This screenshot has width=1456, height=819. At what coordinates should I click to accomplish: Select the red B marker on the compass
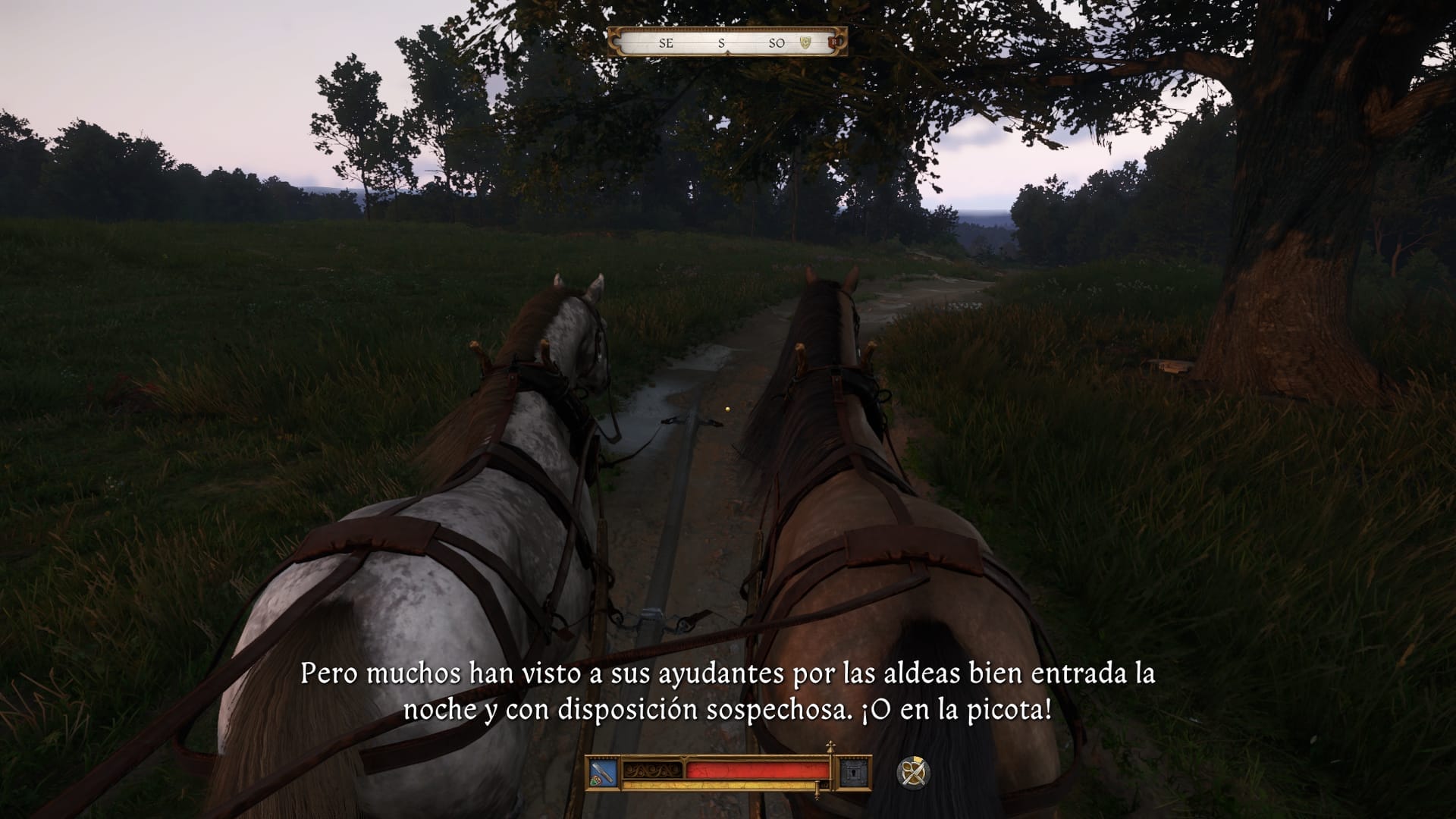pos(832,42)
